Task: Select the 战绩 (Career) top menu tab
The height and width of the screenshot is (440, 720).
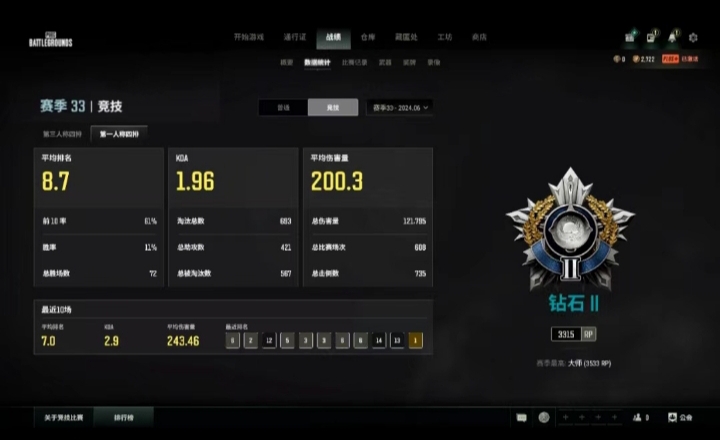Action: pos(332,37)
